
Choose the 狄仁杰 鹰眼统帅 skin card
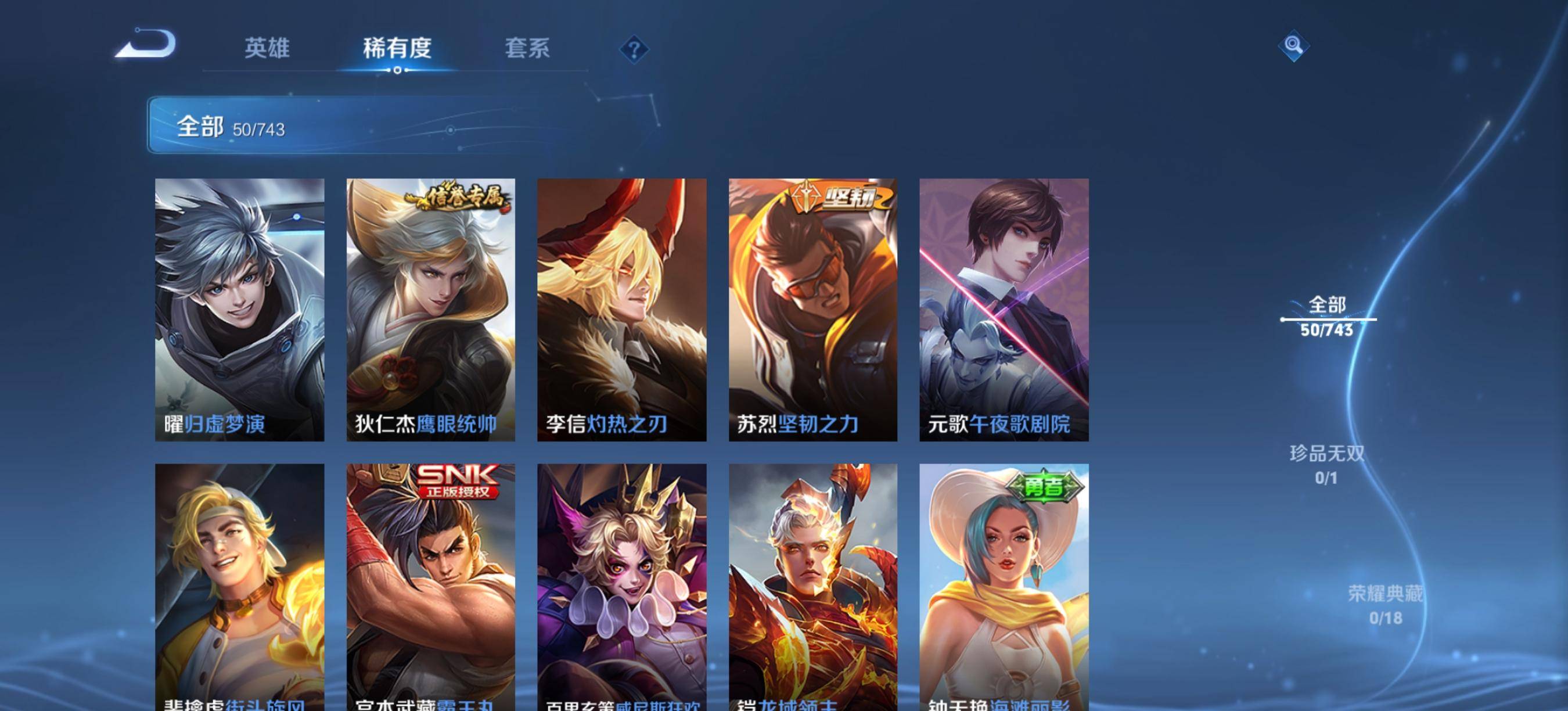click(x=430, y=309)
